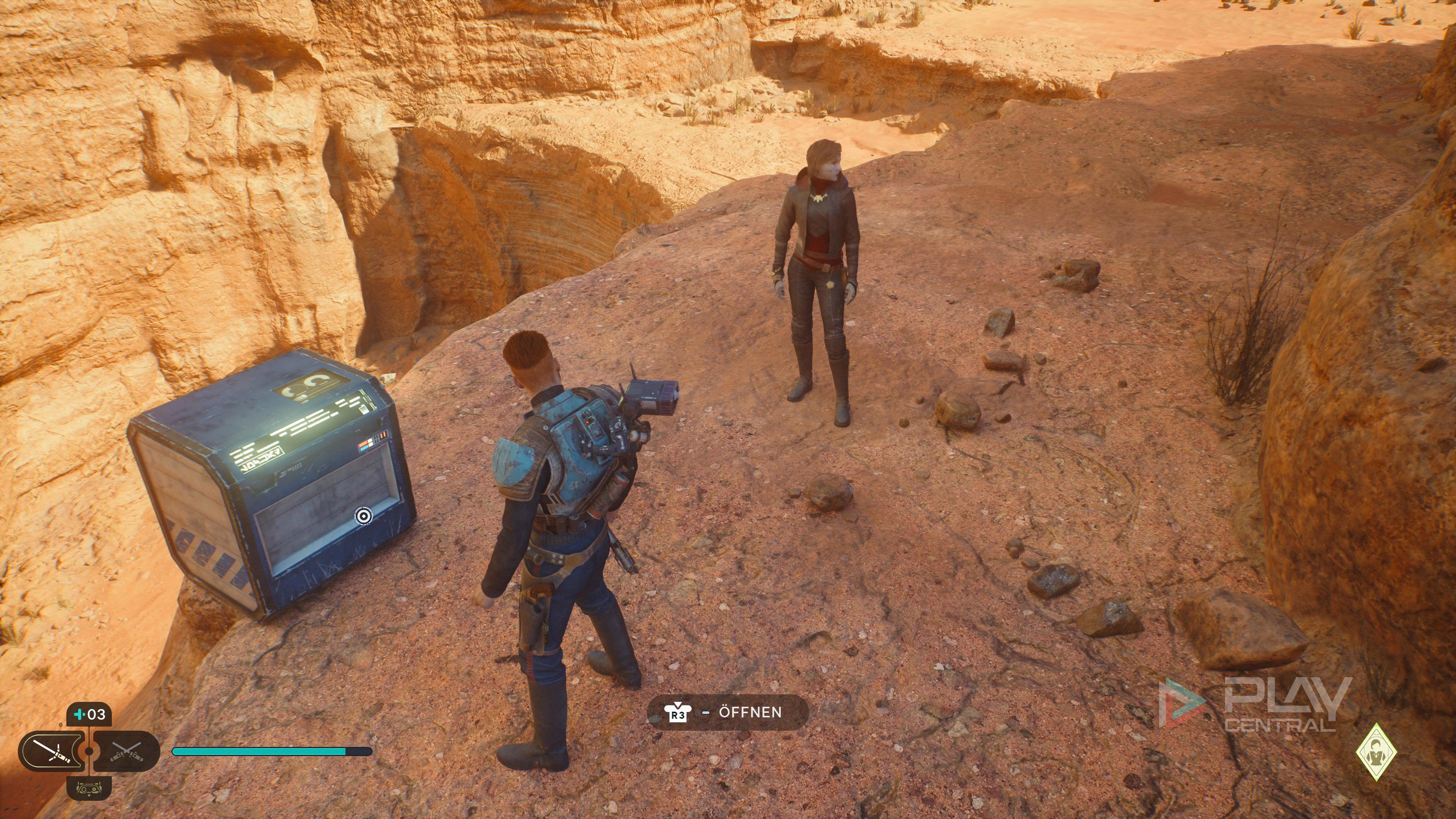Click the companion diamond portrait icon
Screen dimensions: 1456x819
[x=1376, y=752]
